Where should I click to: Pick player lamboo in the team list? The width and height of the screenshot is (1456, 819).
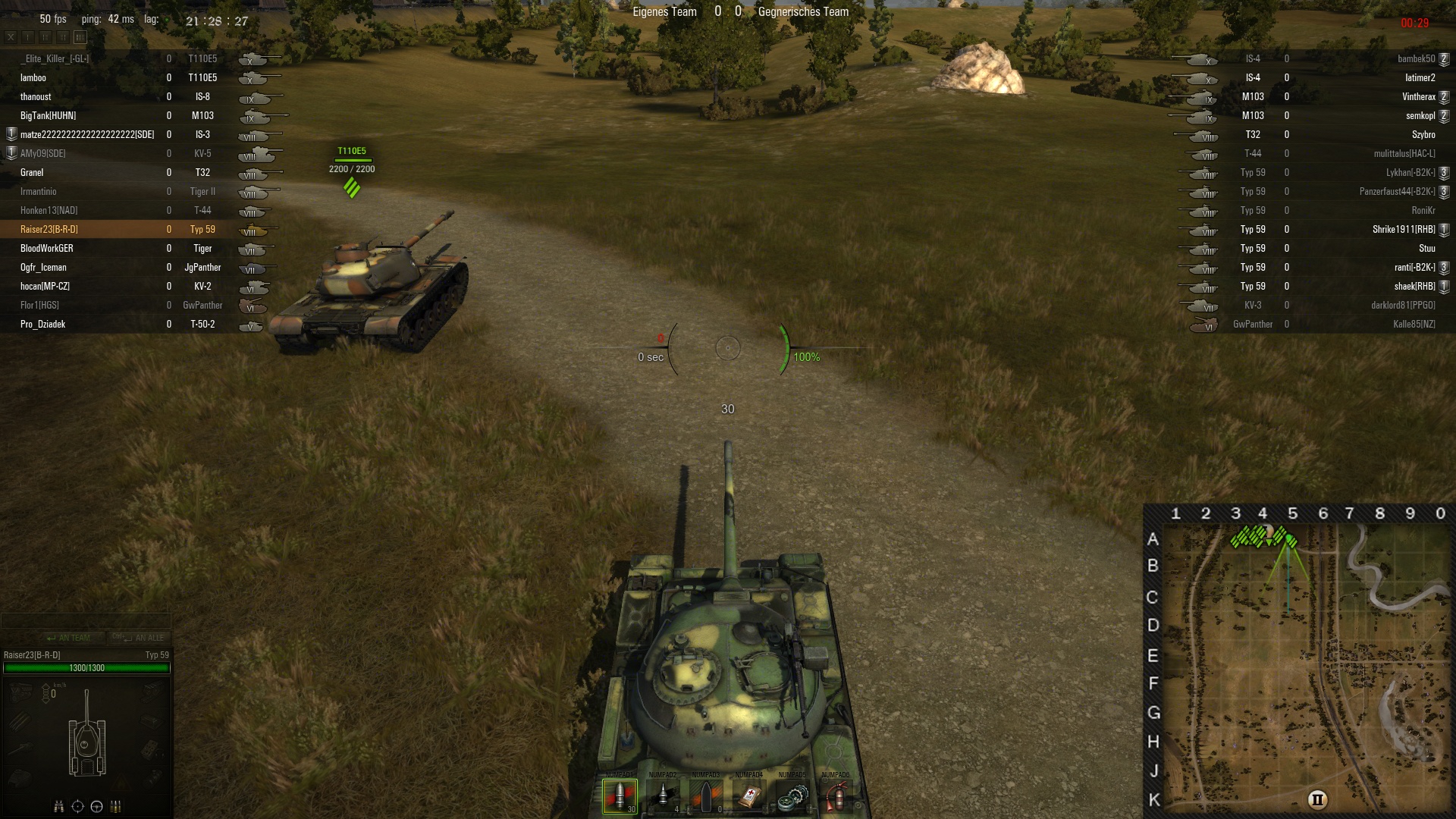(33, 77)
